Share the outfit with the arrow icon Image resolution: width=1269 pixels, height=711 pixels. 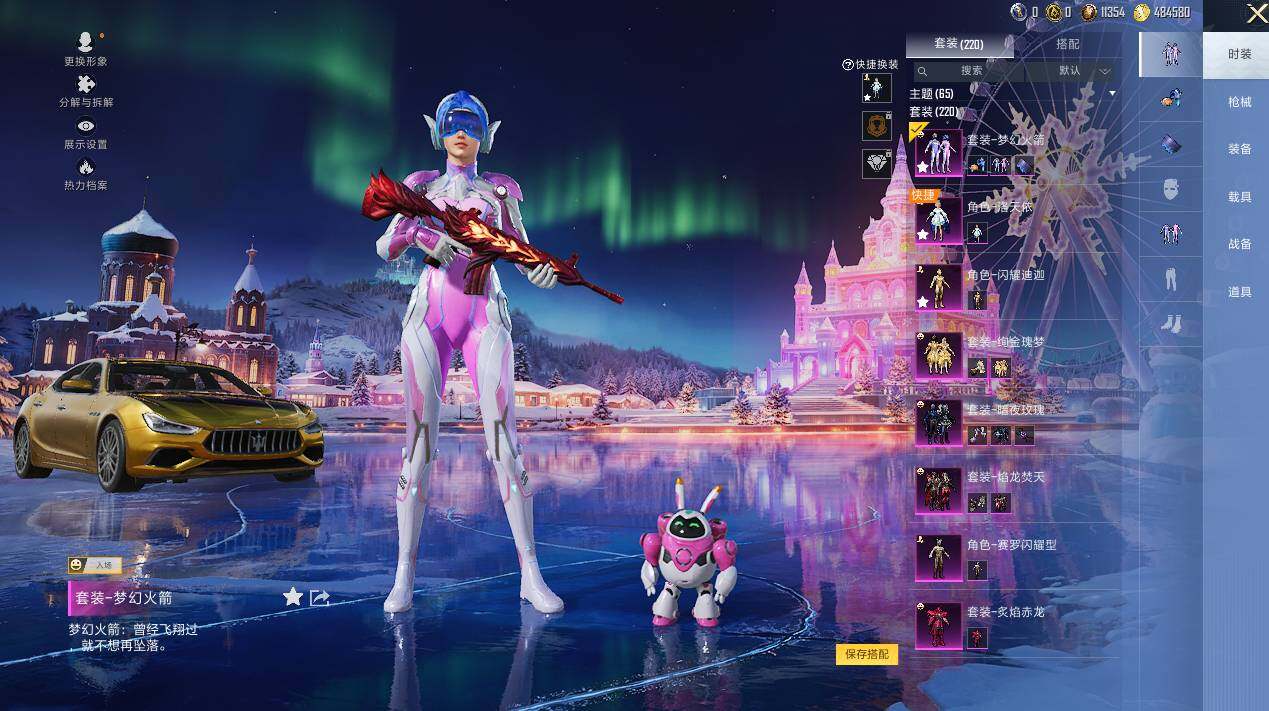(320, 597)
